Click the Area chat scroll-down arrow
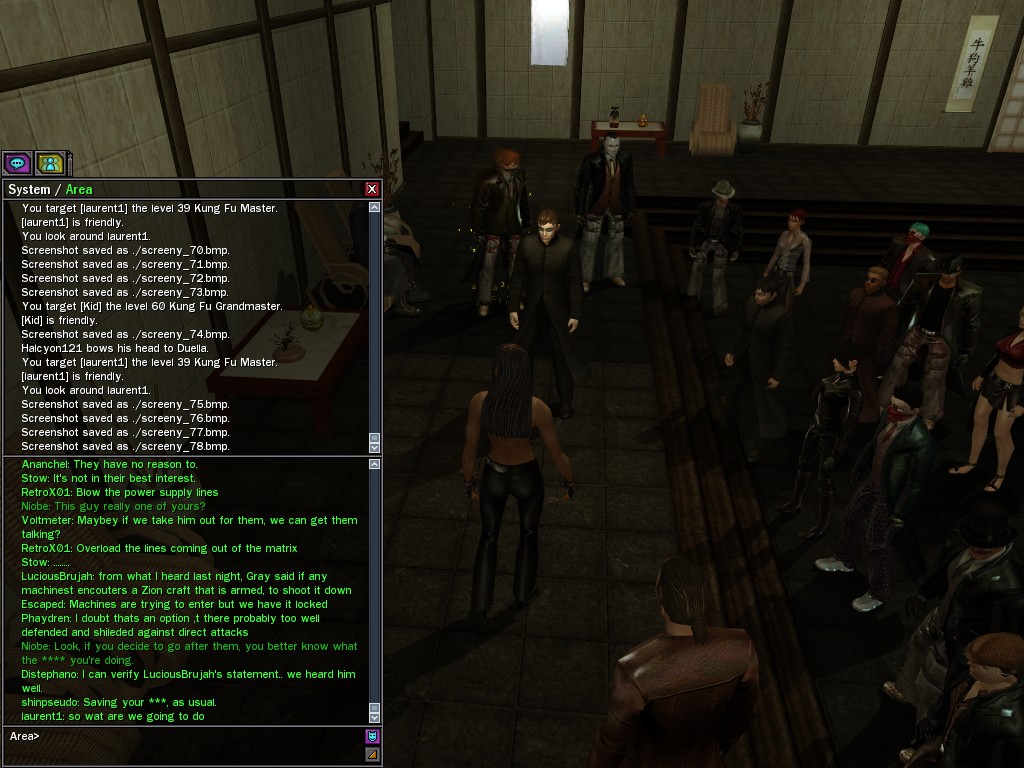Screen dimensions: 1024x768 [375, 716]
